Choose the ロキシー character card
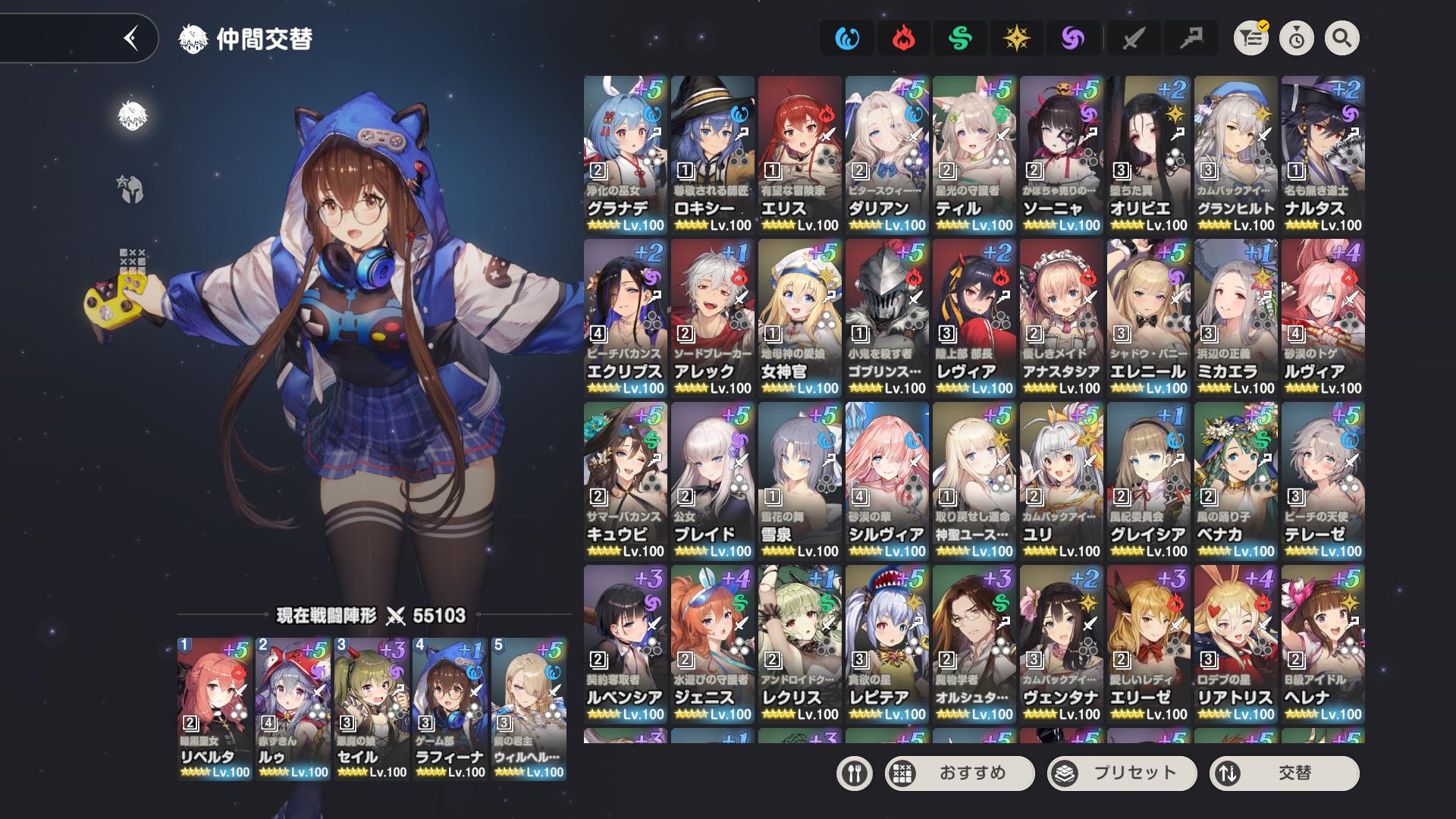 click(712, 155)
